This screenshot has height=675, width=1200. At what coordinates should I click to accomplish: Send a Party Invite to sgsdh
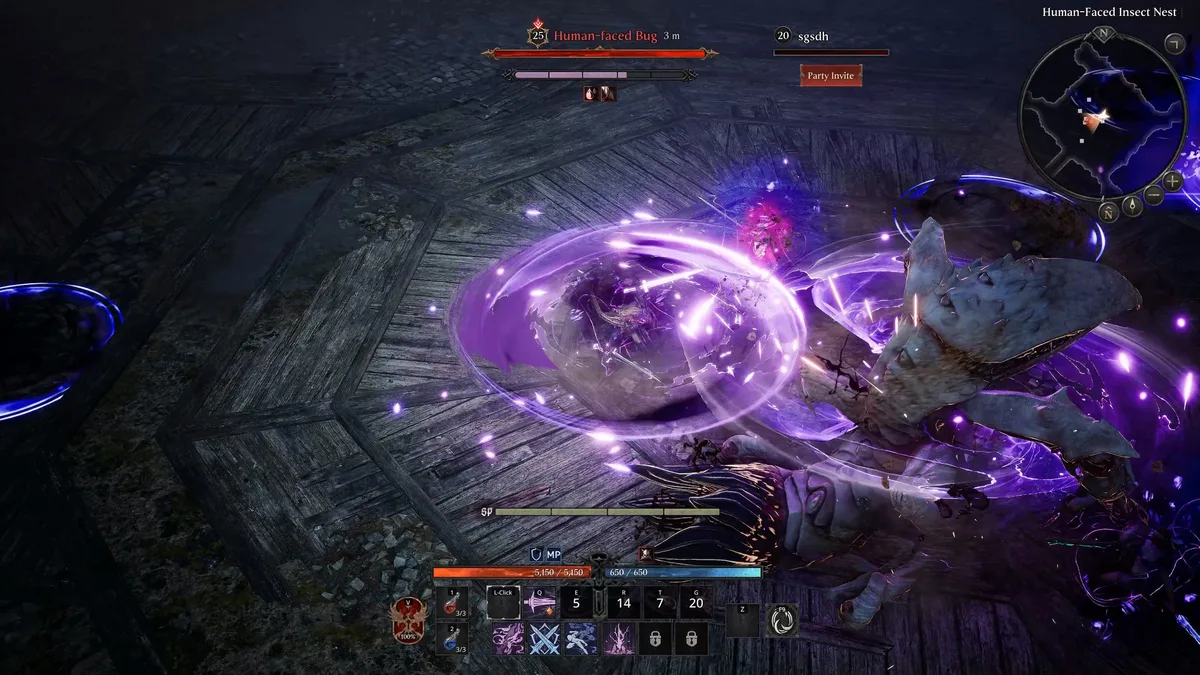(831, 75)
